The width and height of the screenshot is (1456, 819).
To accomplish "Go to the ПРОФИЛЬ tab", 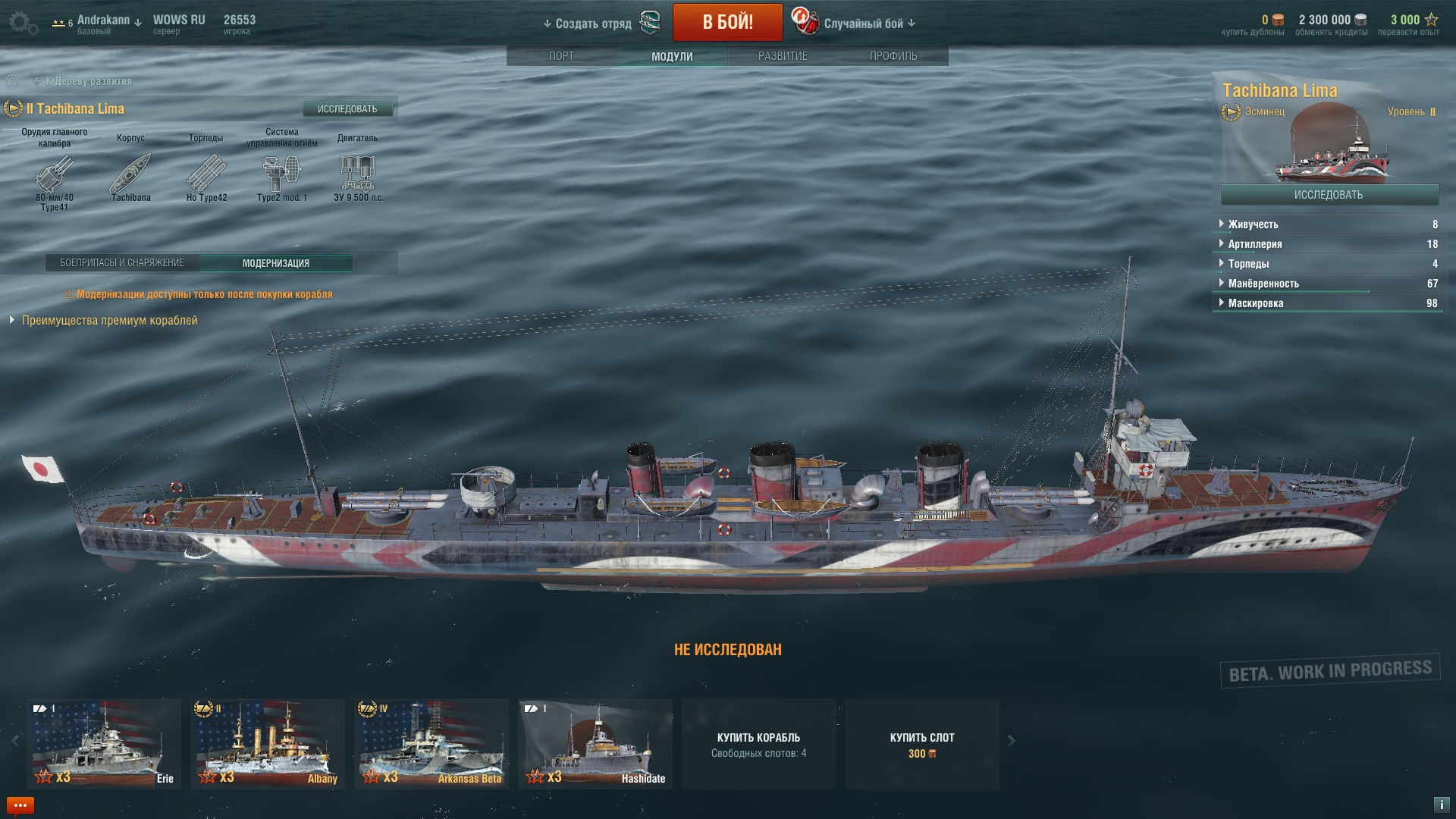I will coord(893,56).
